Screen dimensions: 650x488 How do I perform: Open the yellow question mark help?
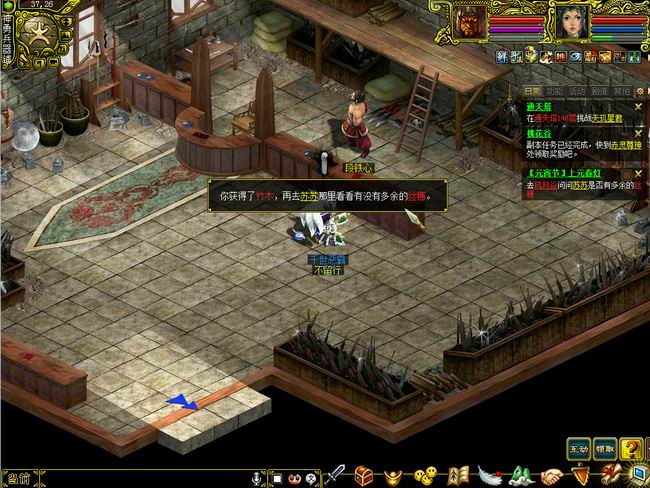click(631, 449)
